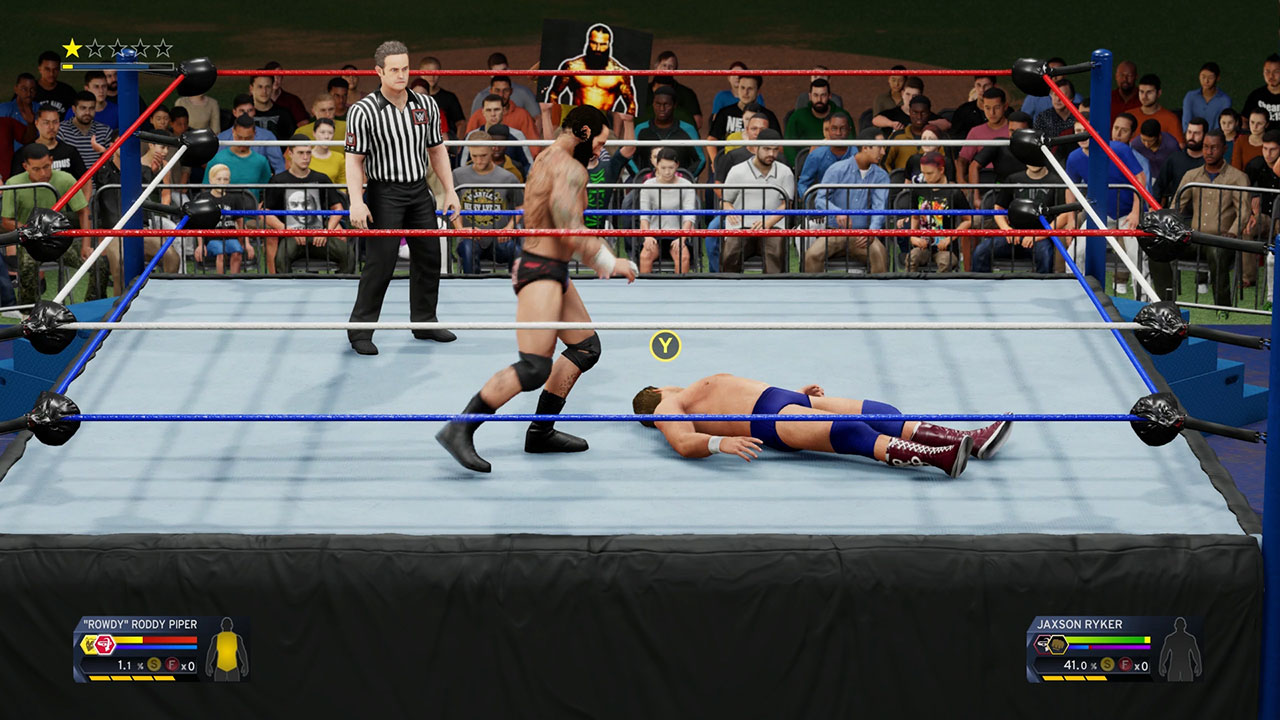Click the x0 finisher counter for Ryker

tap(1141, 666)
